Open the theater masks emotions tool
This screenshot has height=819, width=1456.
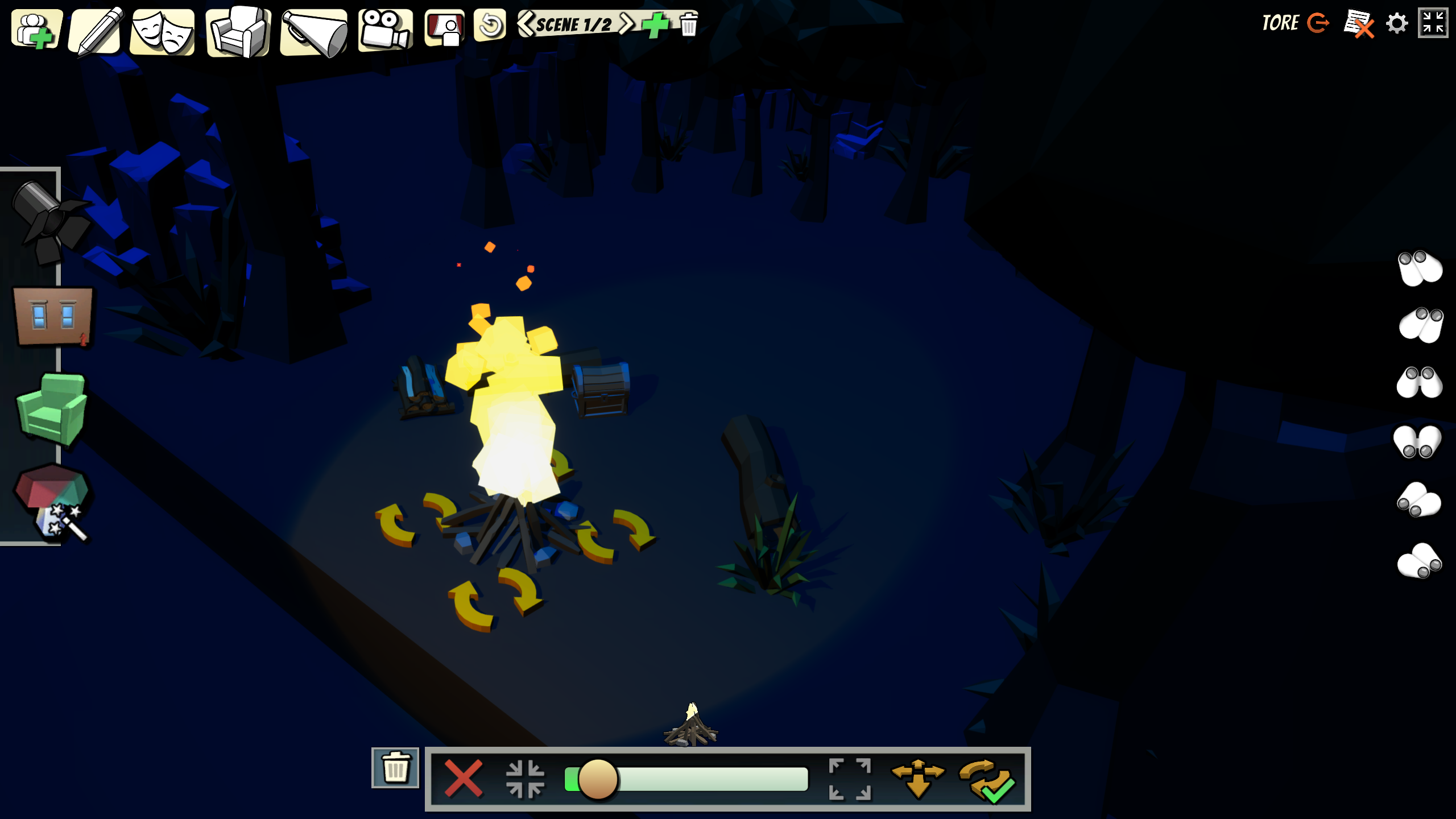pos(163,32)
